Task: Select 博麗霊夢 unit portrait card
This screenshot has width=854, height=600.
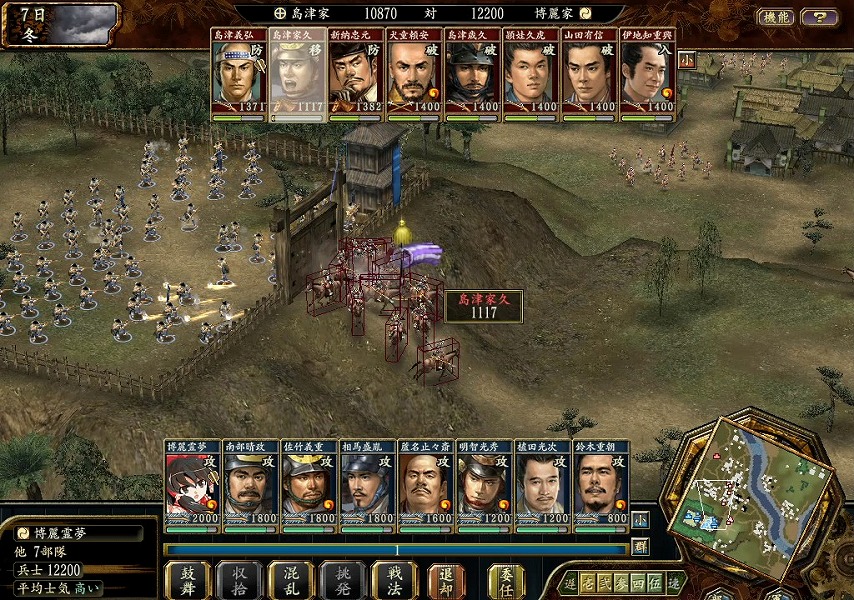Action: 193,484
